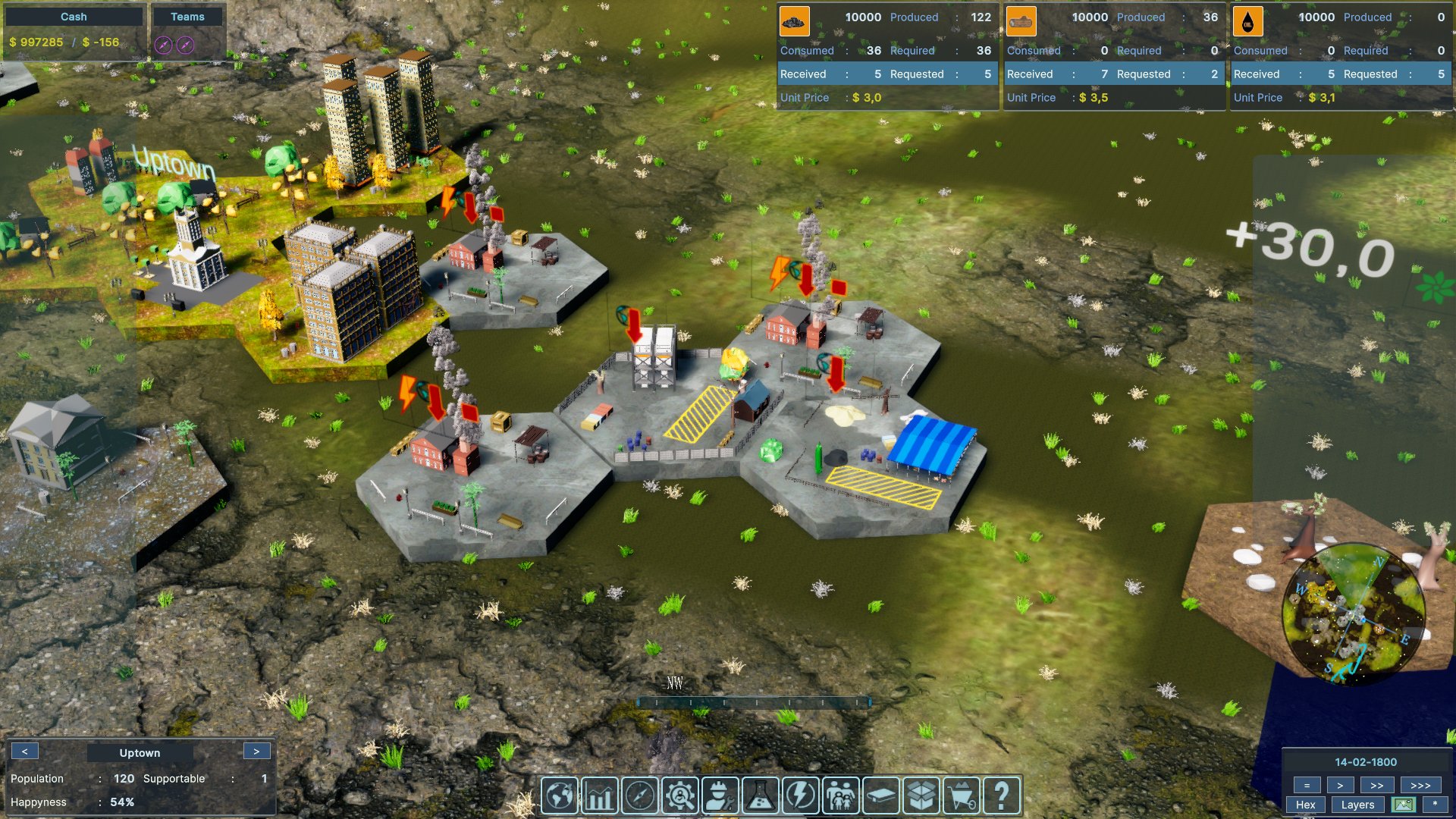This screenshot has width=1456, height=819.
Task: Open the globe world view
Action: click(x=560, y=796)
